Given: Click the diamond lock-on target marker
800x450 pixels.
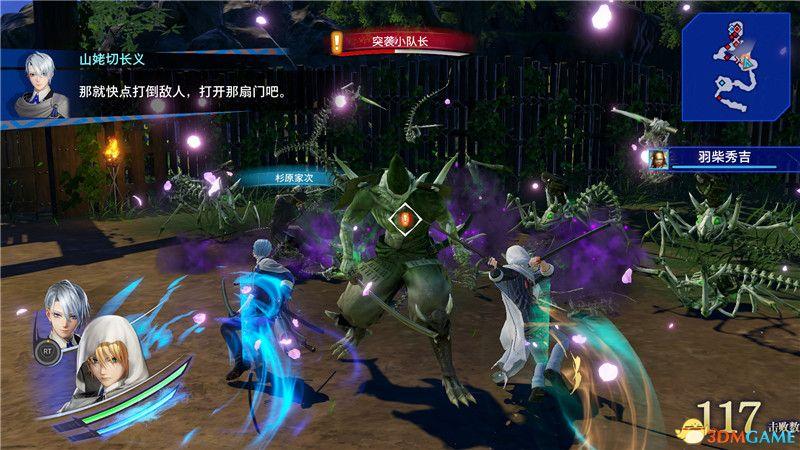Looking at the screenshot, I should (404, 216).
